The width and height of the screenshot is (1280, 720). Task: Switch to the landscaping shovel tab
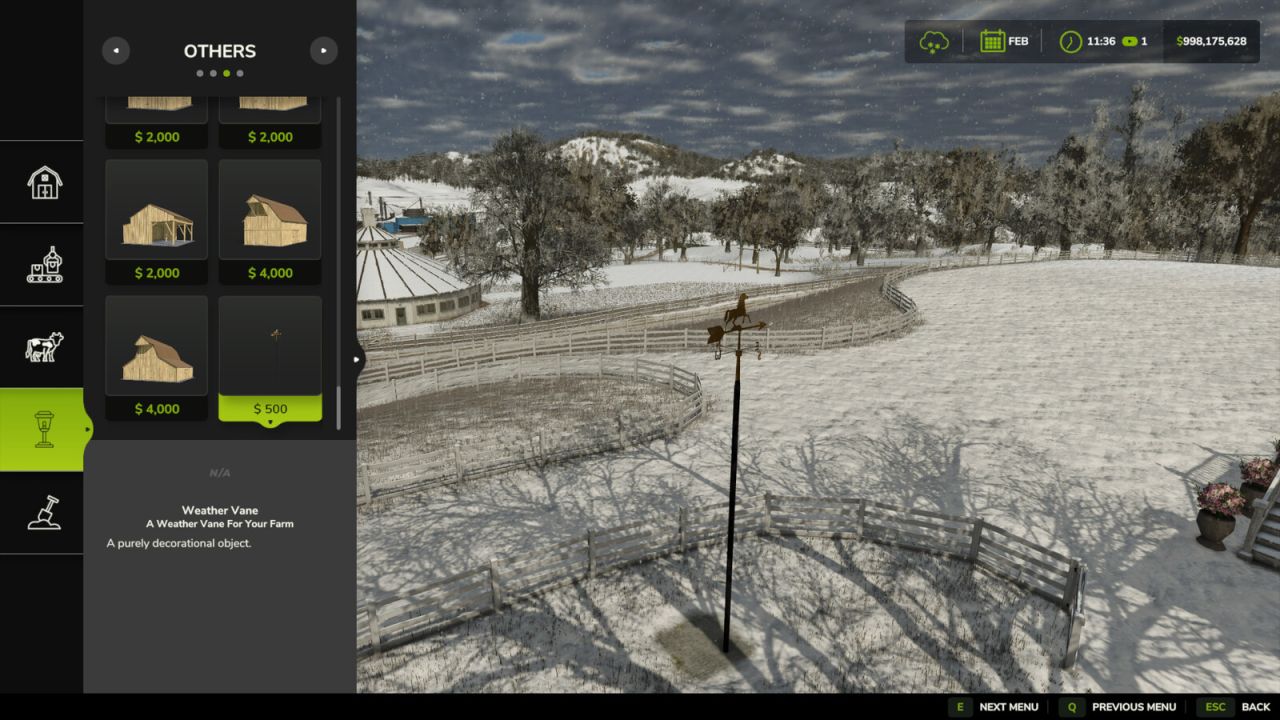click(44, 512)
